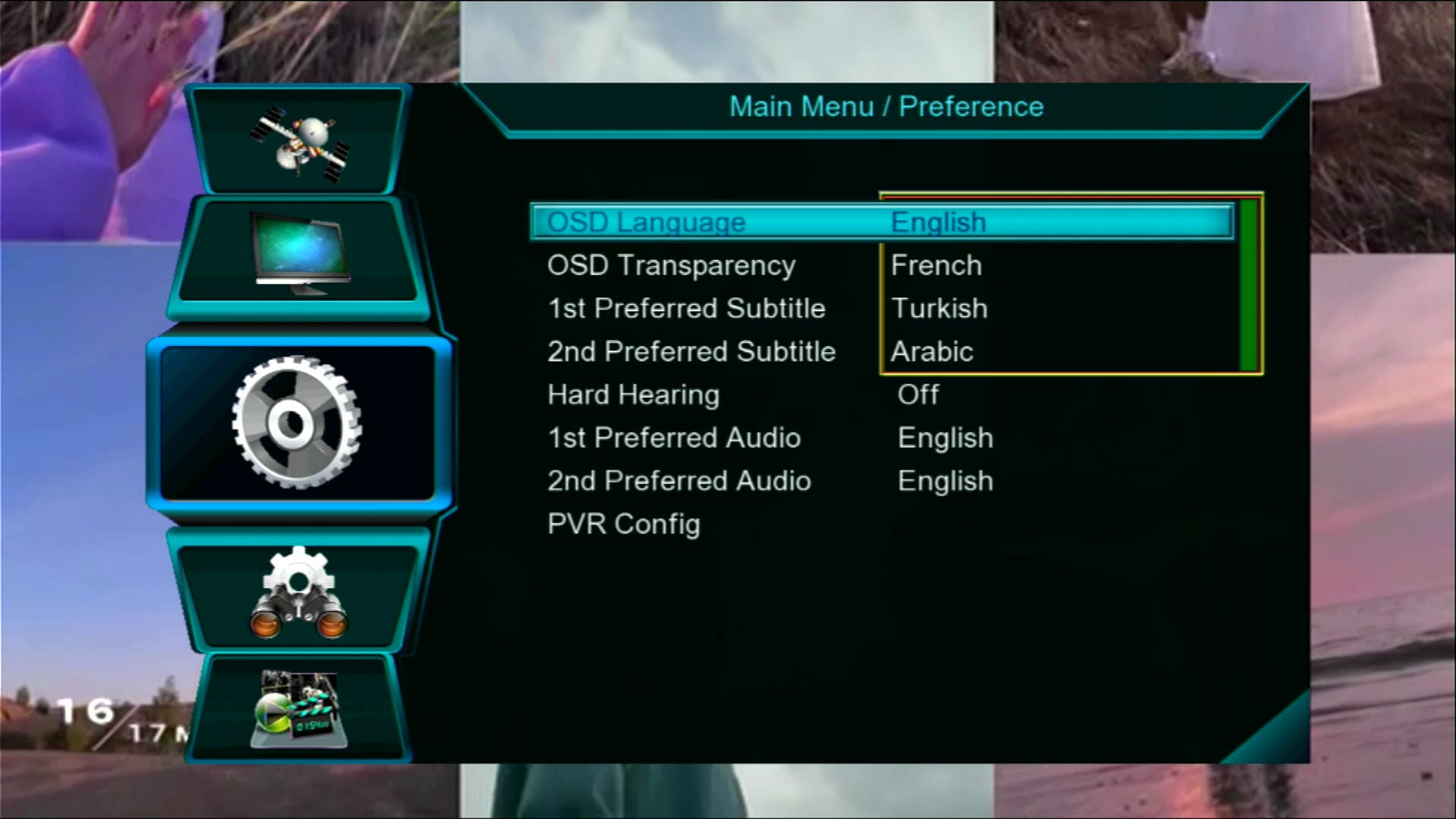Choose English as the OSD Language
The height and width of the screenshot is (819, 1456).
pos(939,221)
